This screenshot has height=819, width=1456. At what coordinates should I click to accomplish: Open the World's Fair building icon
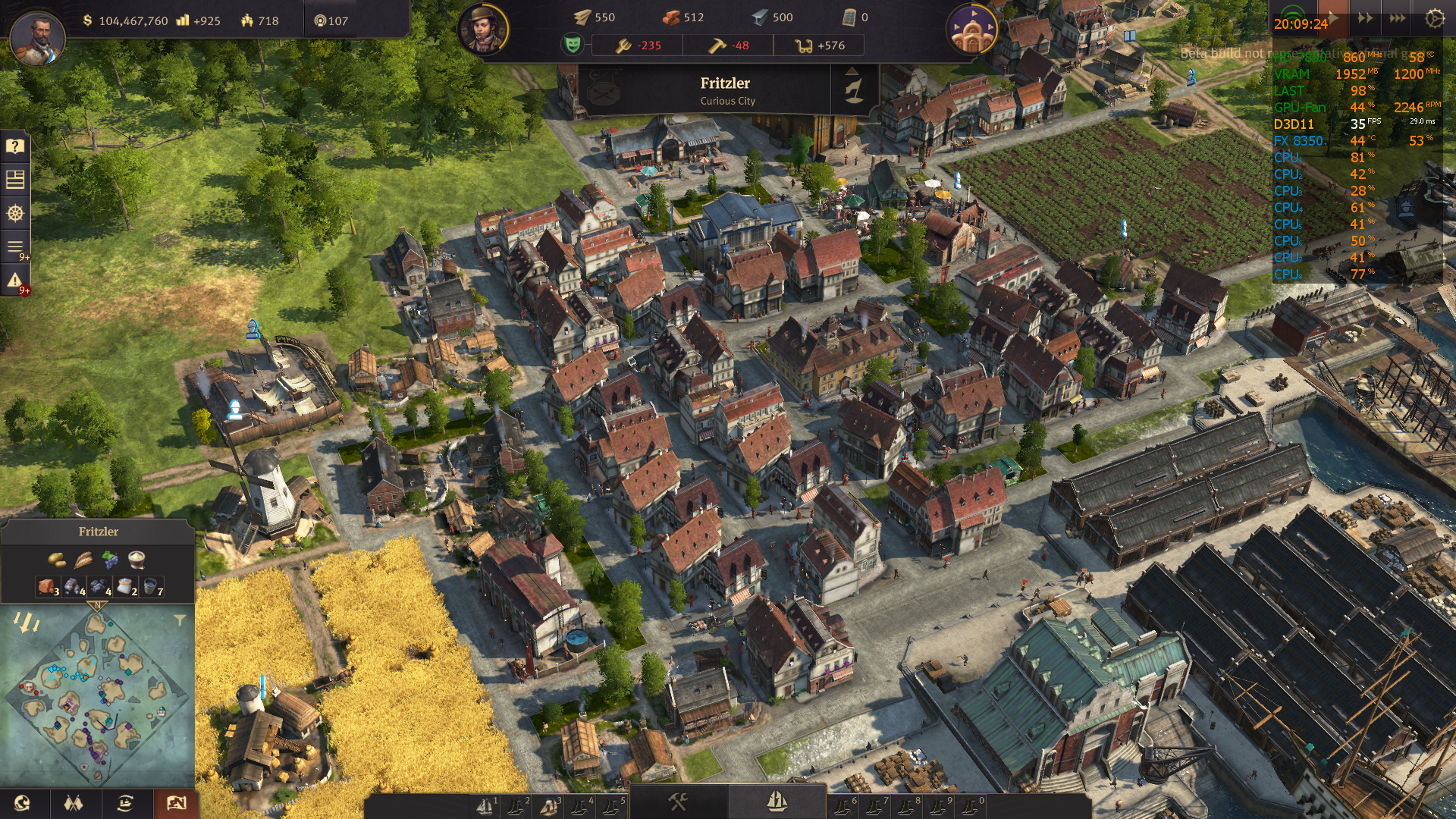(x=971, y=30)
